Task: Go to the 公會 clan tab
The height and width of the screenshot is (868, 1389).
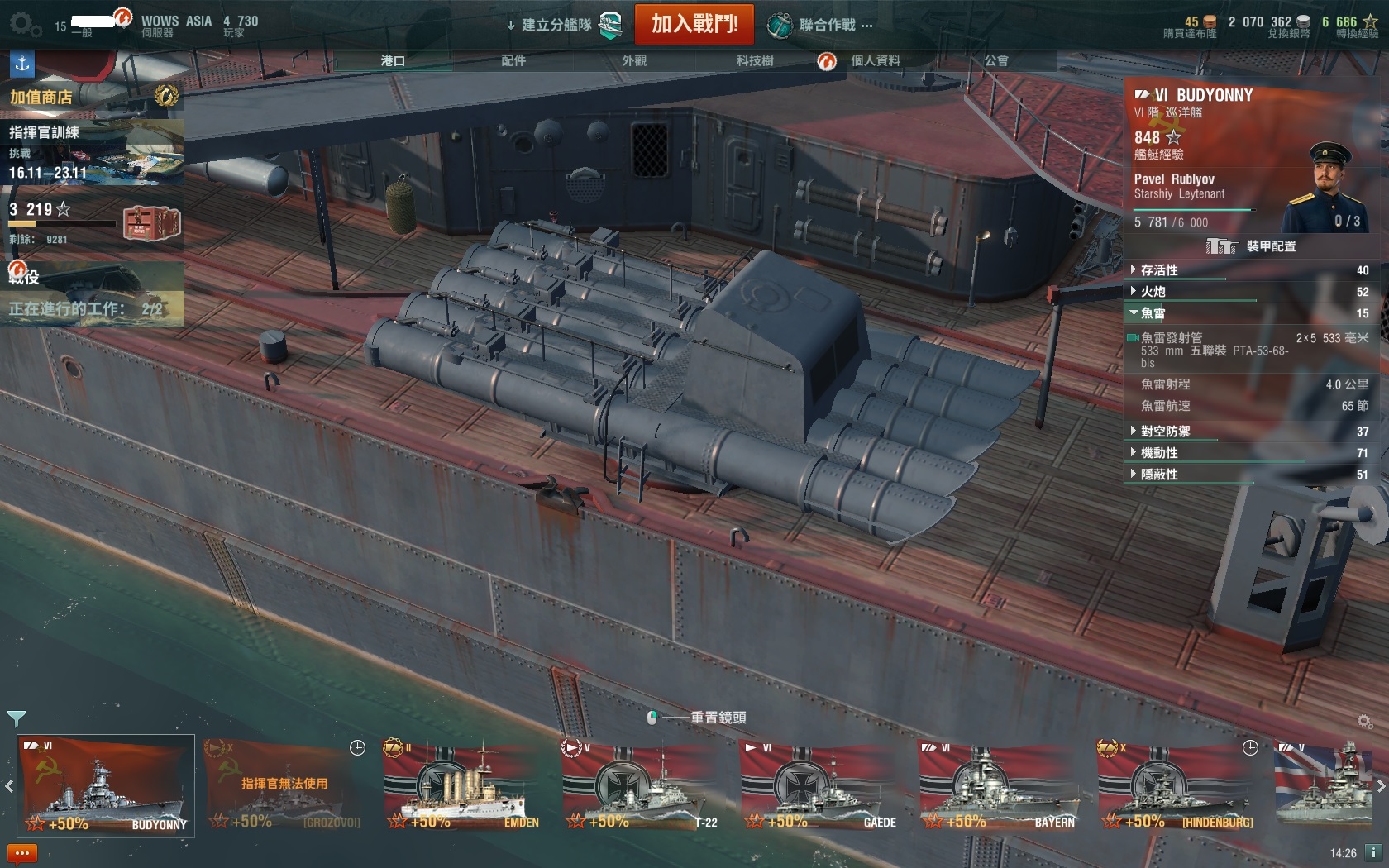Action: (x=996, y=60)
